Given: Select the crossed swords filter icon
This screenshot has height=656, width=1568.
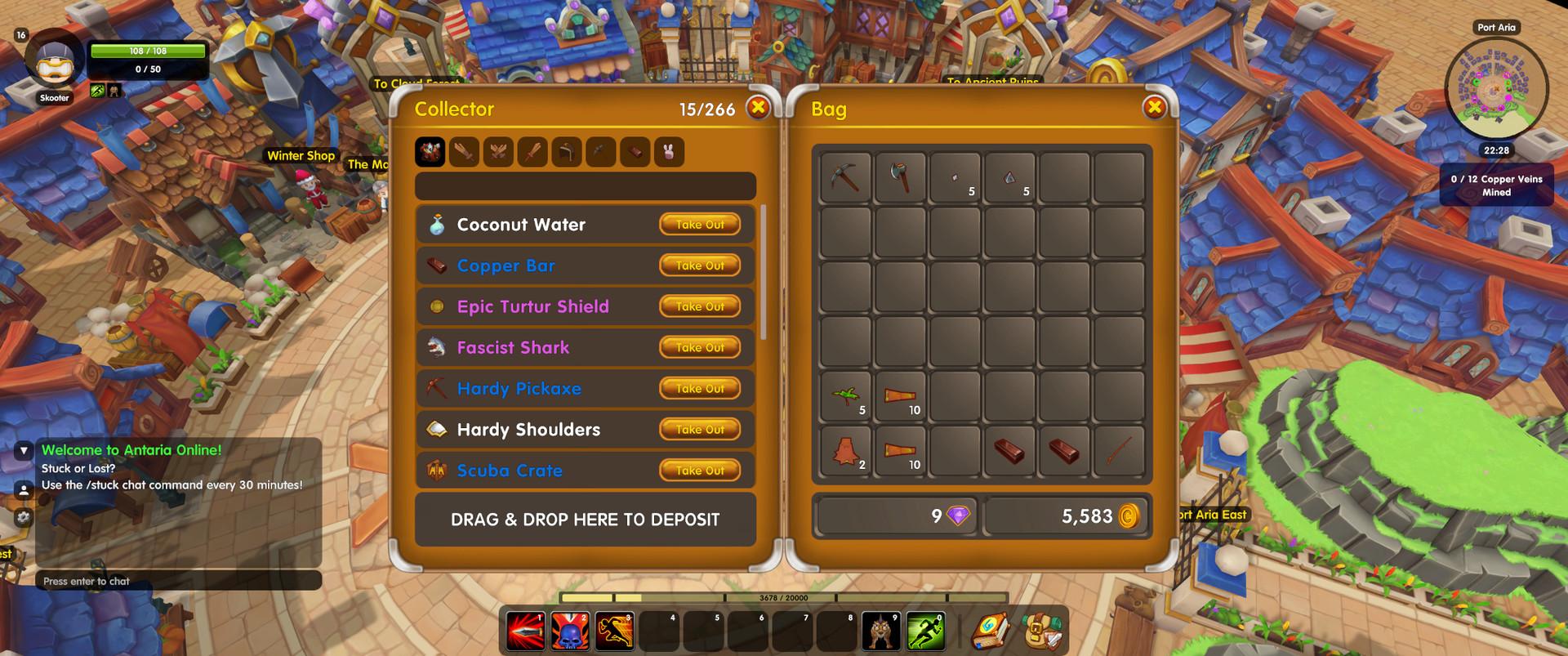Looking at the screenshot, I should click(498, 151).
